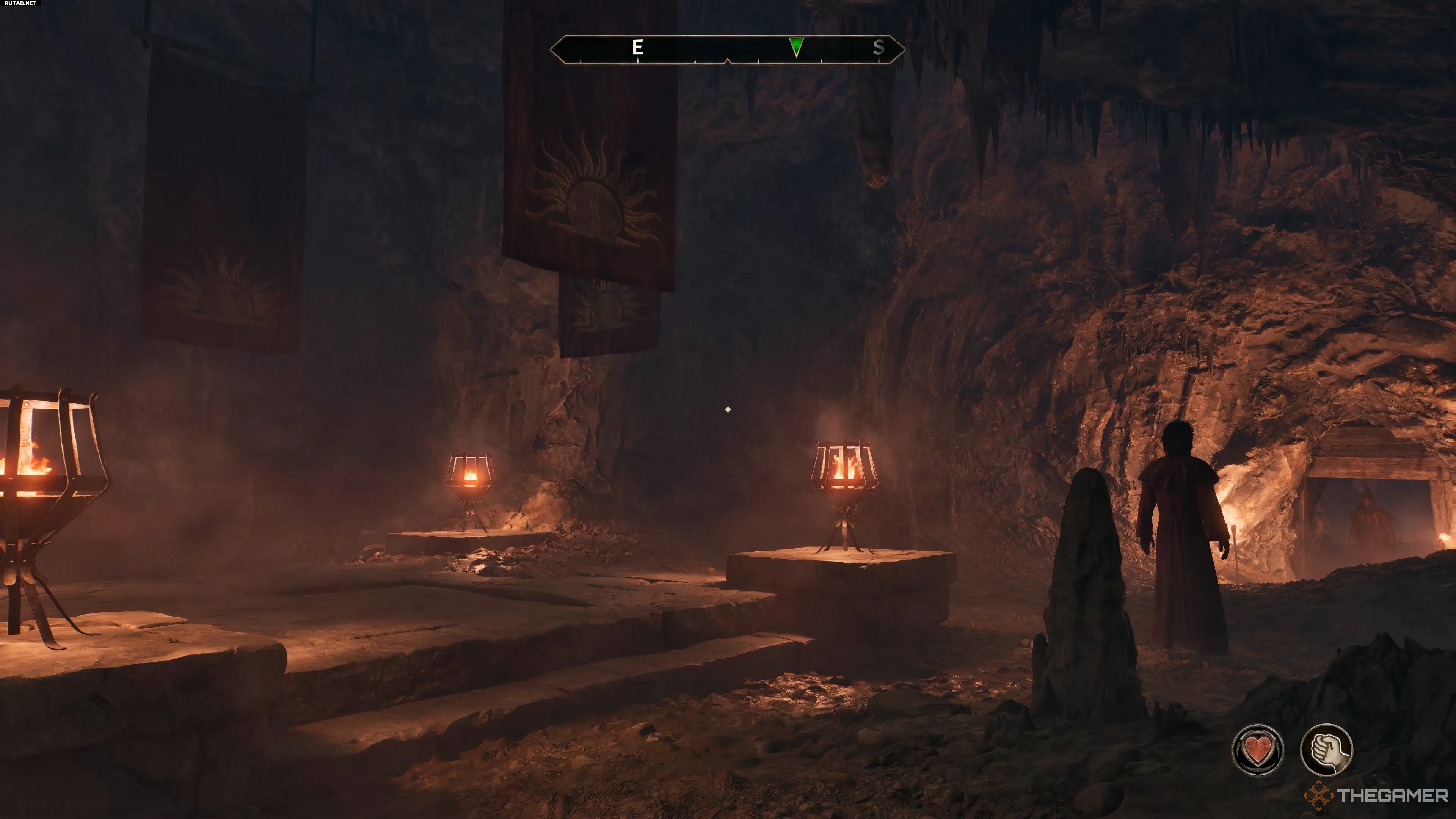This screenshot has width=1456, height=819.
Task: Click the green quest marker on compass
Action: 796,46
